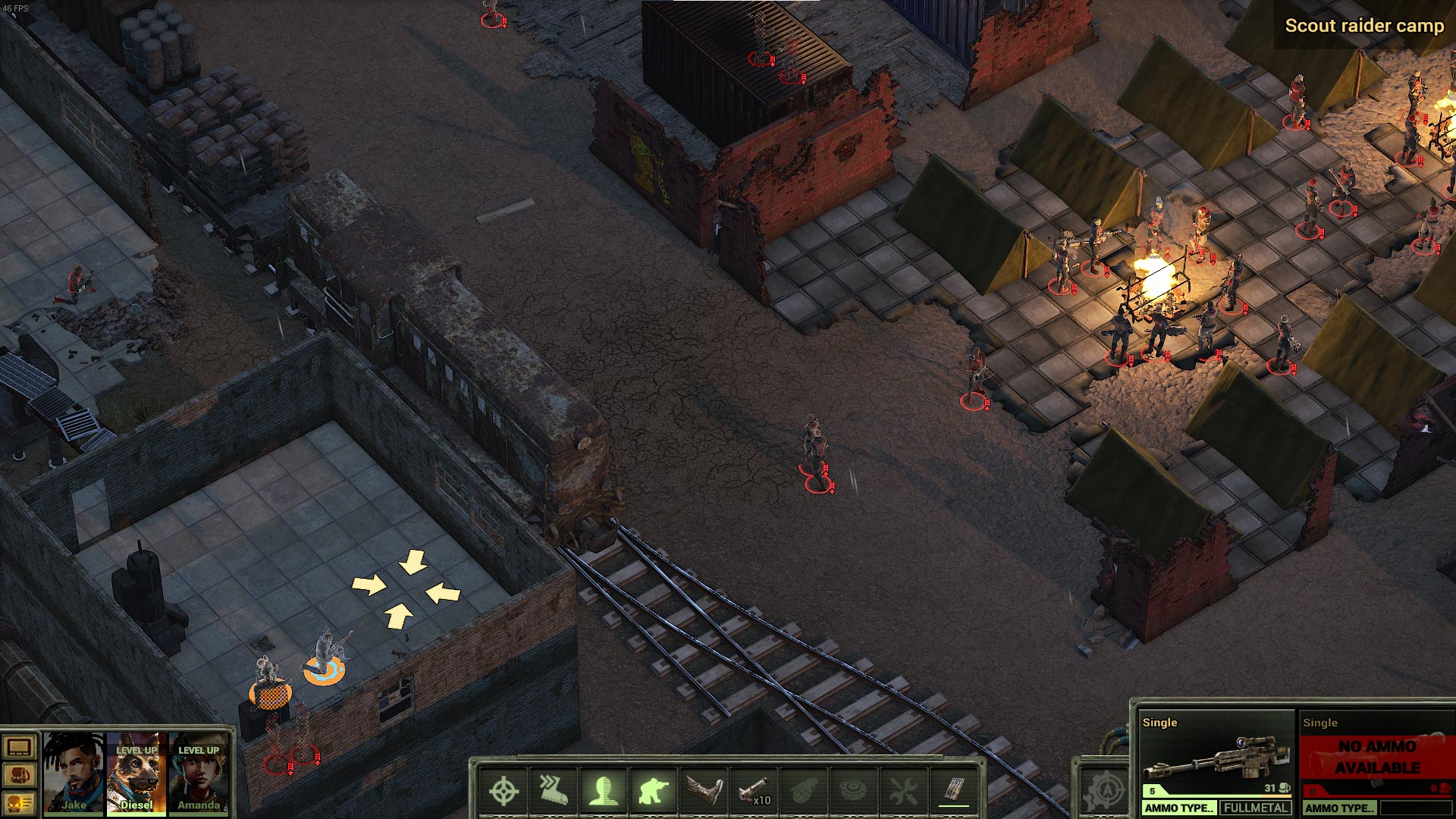The width and height of the screenshot is (1456, 819).
Task: Toggle the running boot movement mode
Action: pyautogui.click(x=554, y=791)
